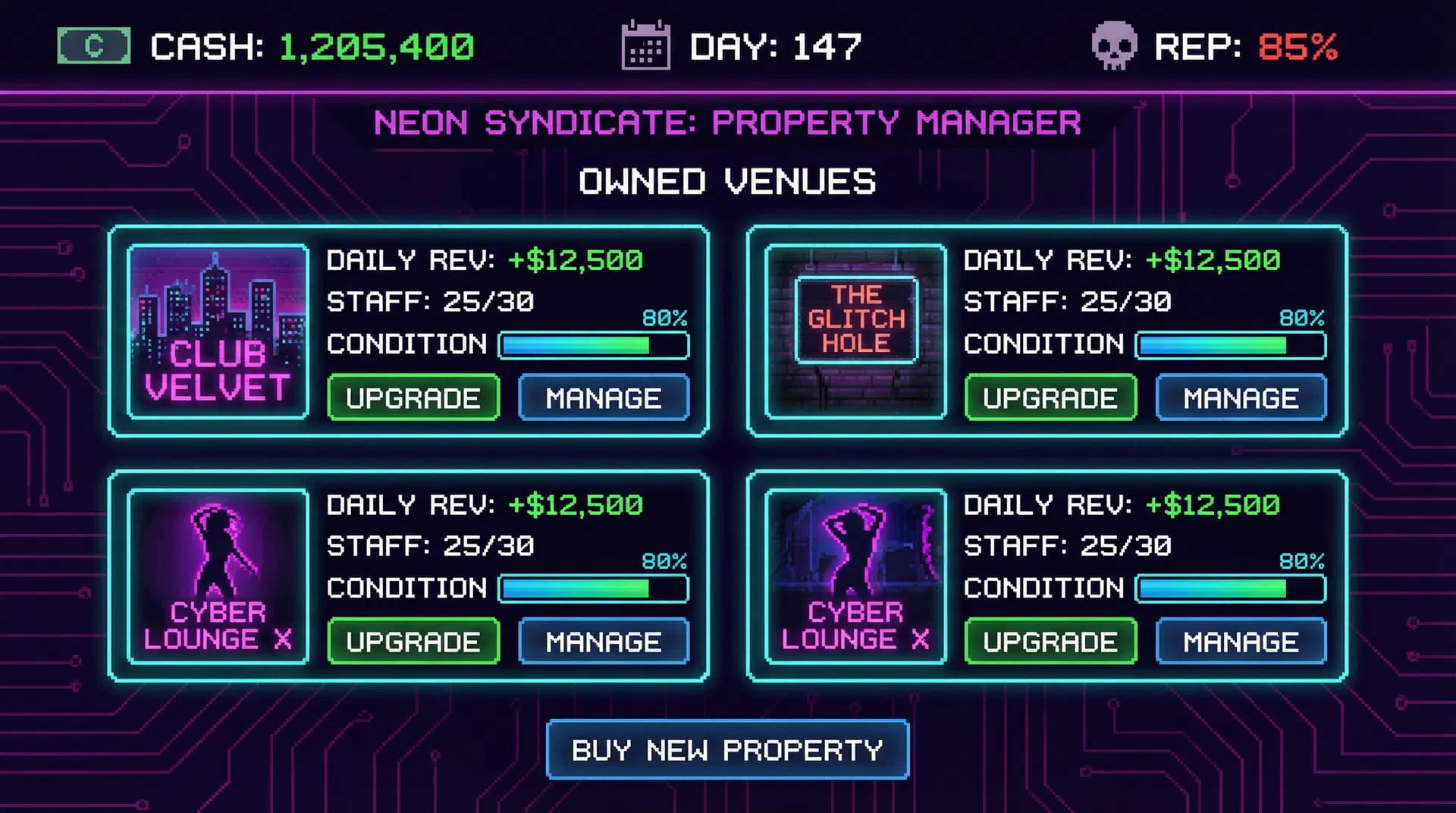Click Club Velvet's condition bar
The image size is (1456, 813).
(594, 346)
